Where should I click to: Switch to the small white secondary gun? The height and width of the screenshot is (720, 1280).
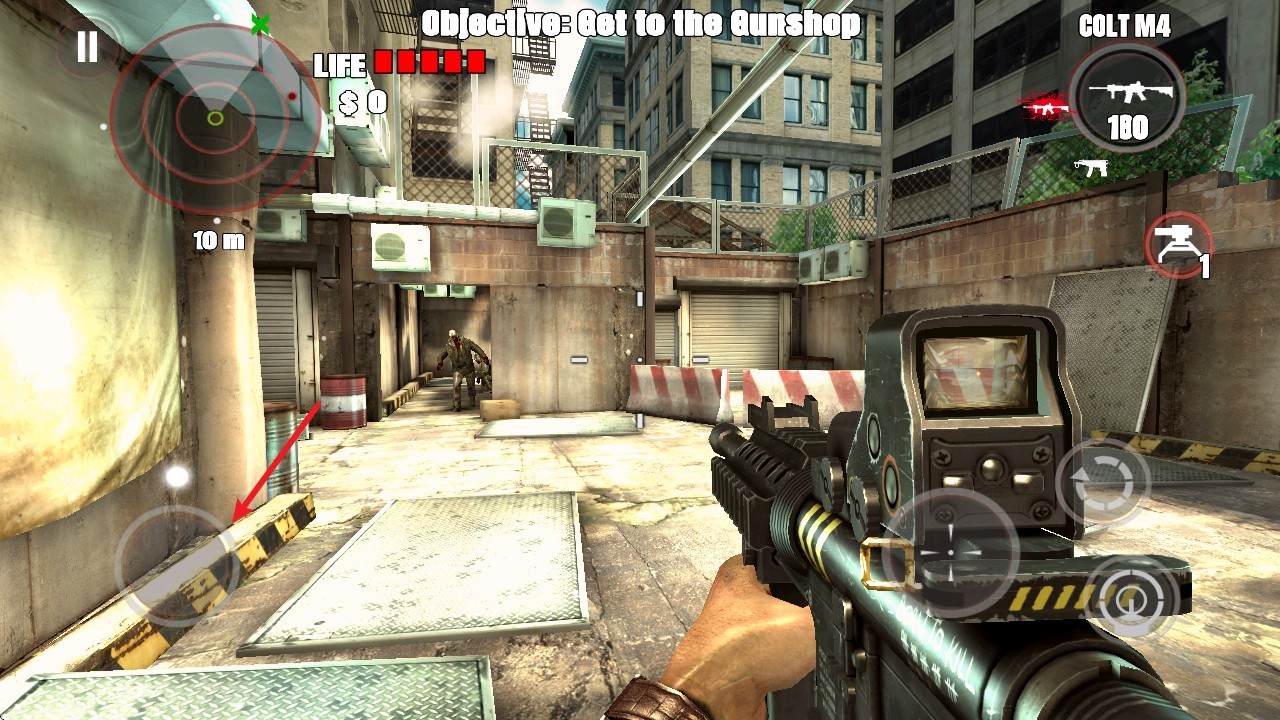click(1091, 168)
